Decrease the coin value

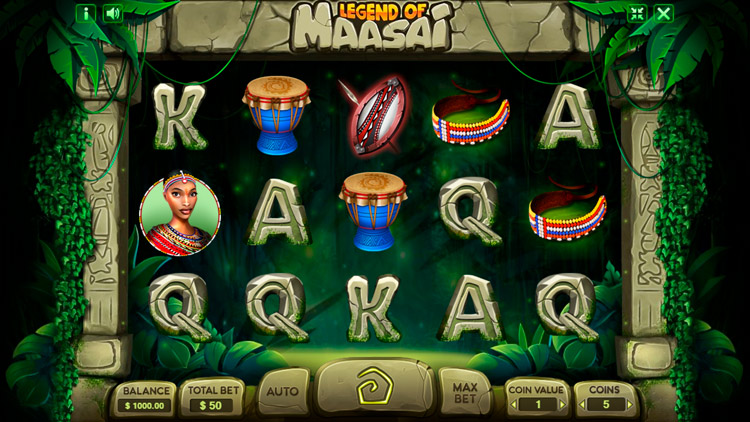tap(513, 405)
